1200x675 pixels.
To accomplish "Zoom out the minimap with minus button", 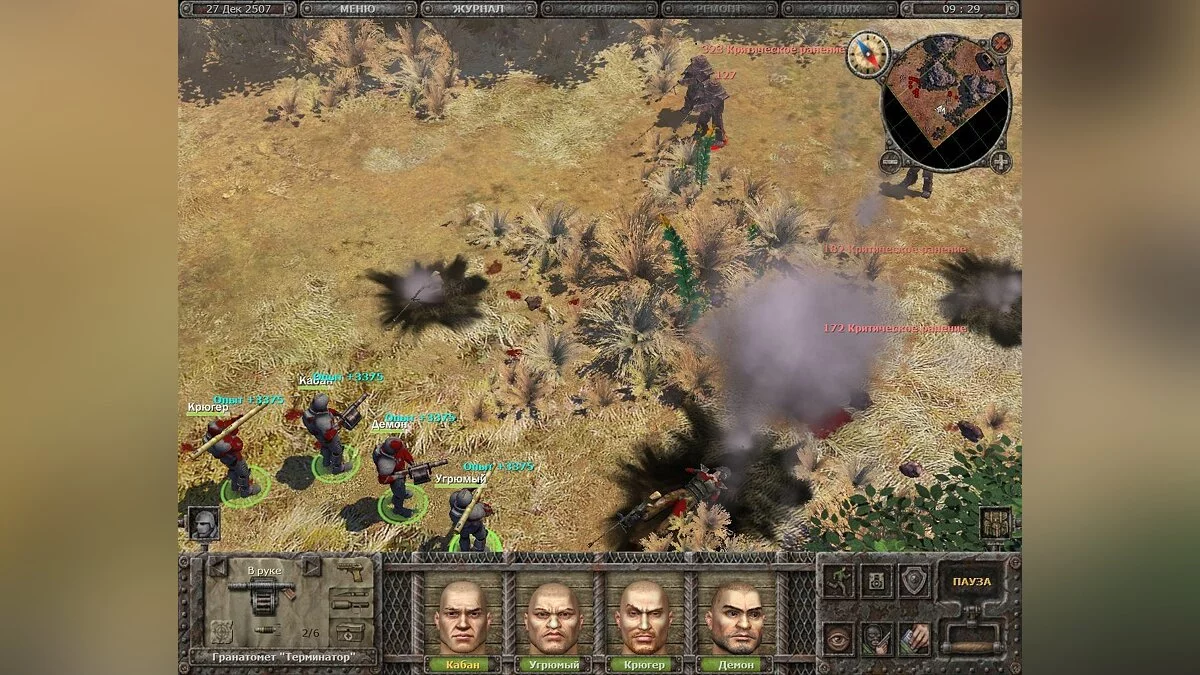I will click(889, 160).
